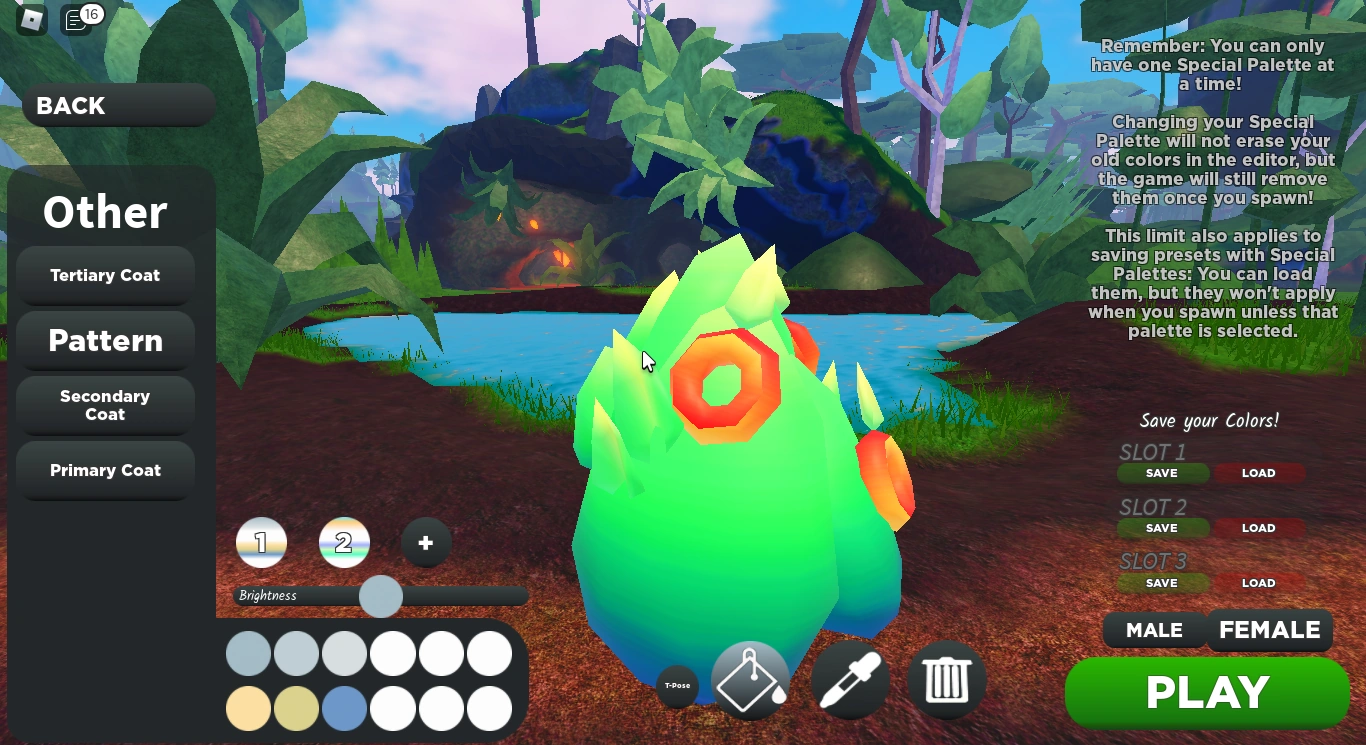Click the trash icon to clear colors
The width and height of the screenshot is (1366, 745).
(x=946, y=679)
